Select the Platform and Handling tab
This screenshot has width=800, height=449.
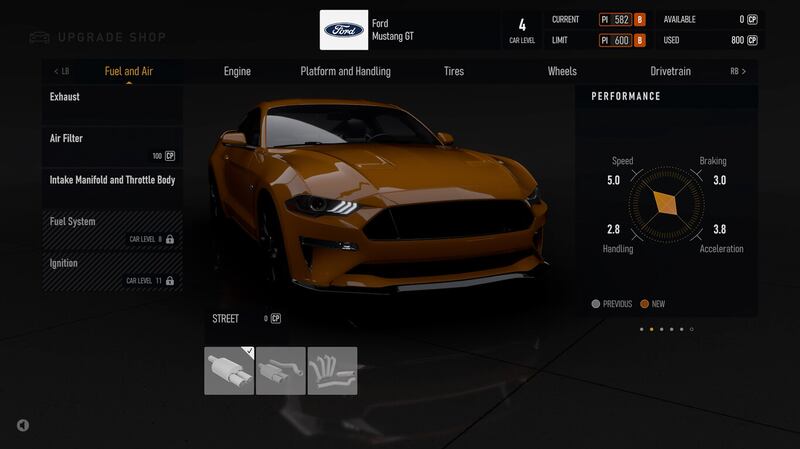(345, 71)
